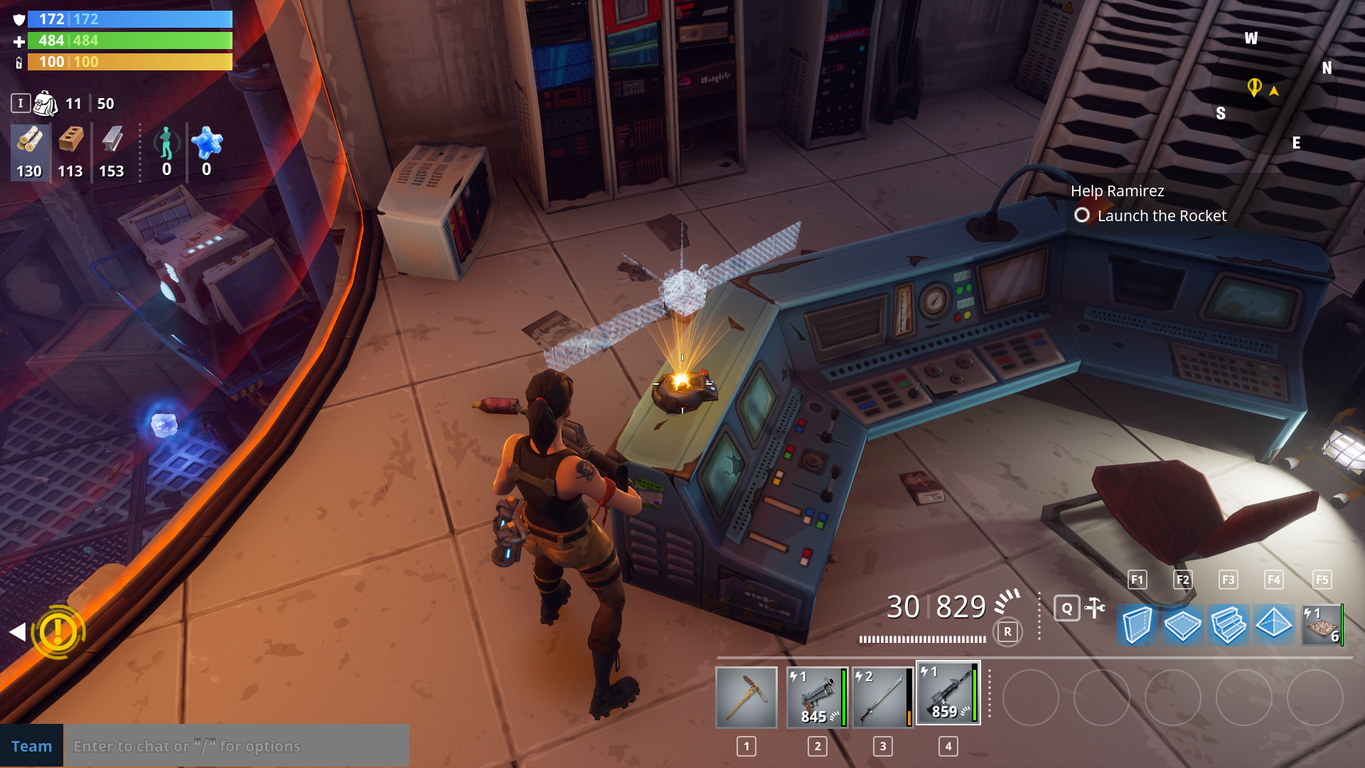Focus the team chat input field
The width and height of the screenshot is (1365, 768).
coord(238,746)
